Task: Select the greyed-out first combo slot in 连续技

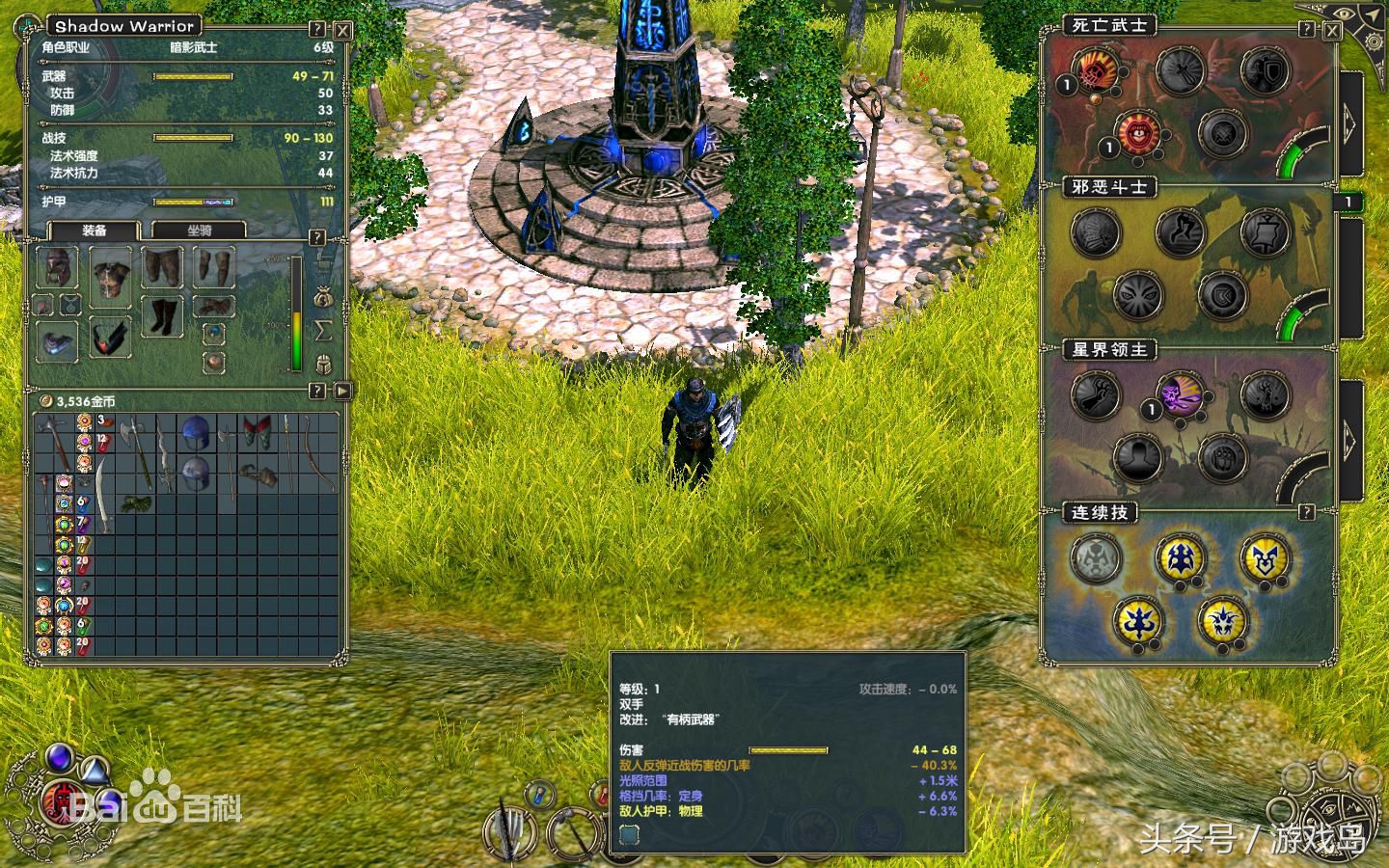Action: 1096,557
